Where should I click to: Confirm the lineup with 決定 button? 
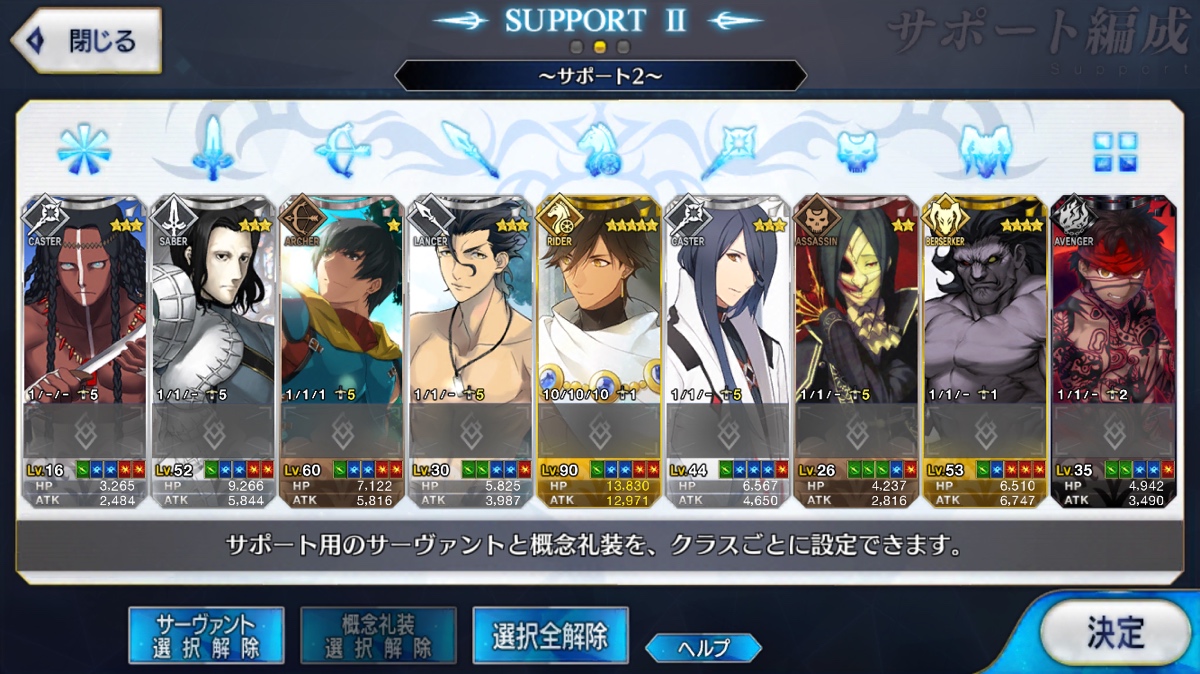[x=1115, y=632]
